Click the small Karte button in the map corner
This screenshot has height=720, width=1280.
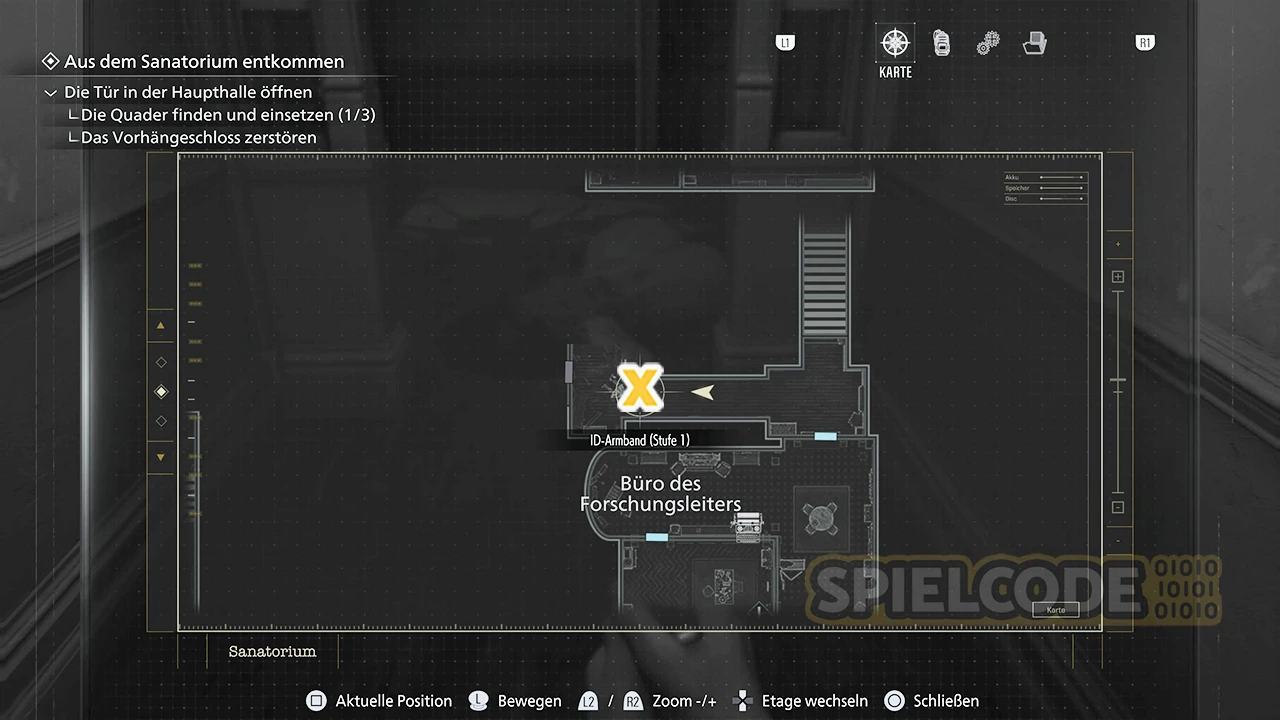pos(1055,609)
